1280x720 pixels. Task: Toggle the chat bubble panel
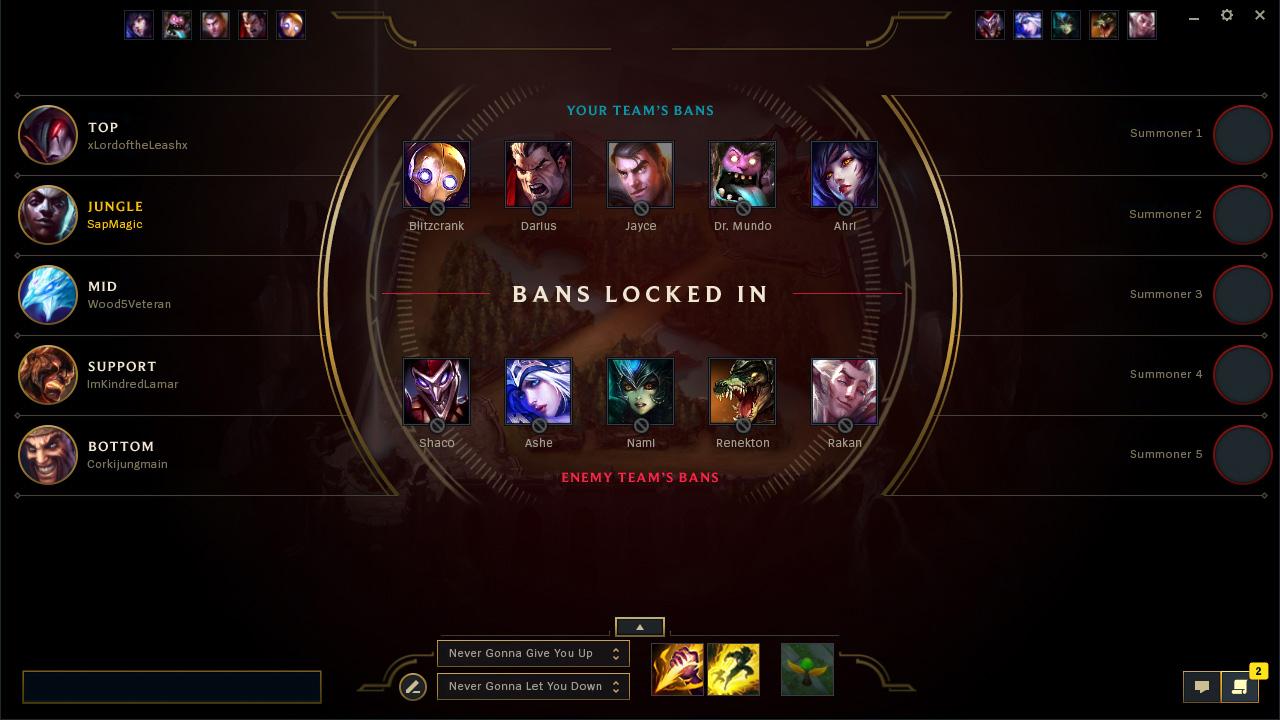[1202, 687]
